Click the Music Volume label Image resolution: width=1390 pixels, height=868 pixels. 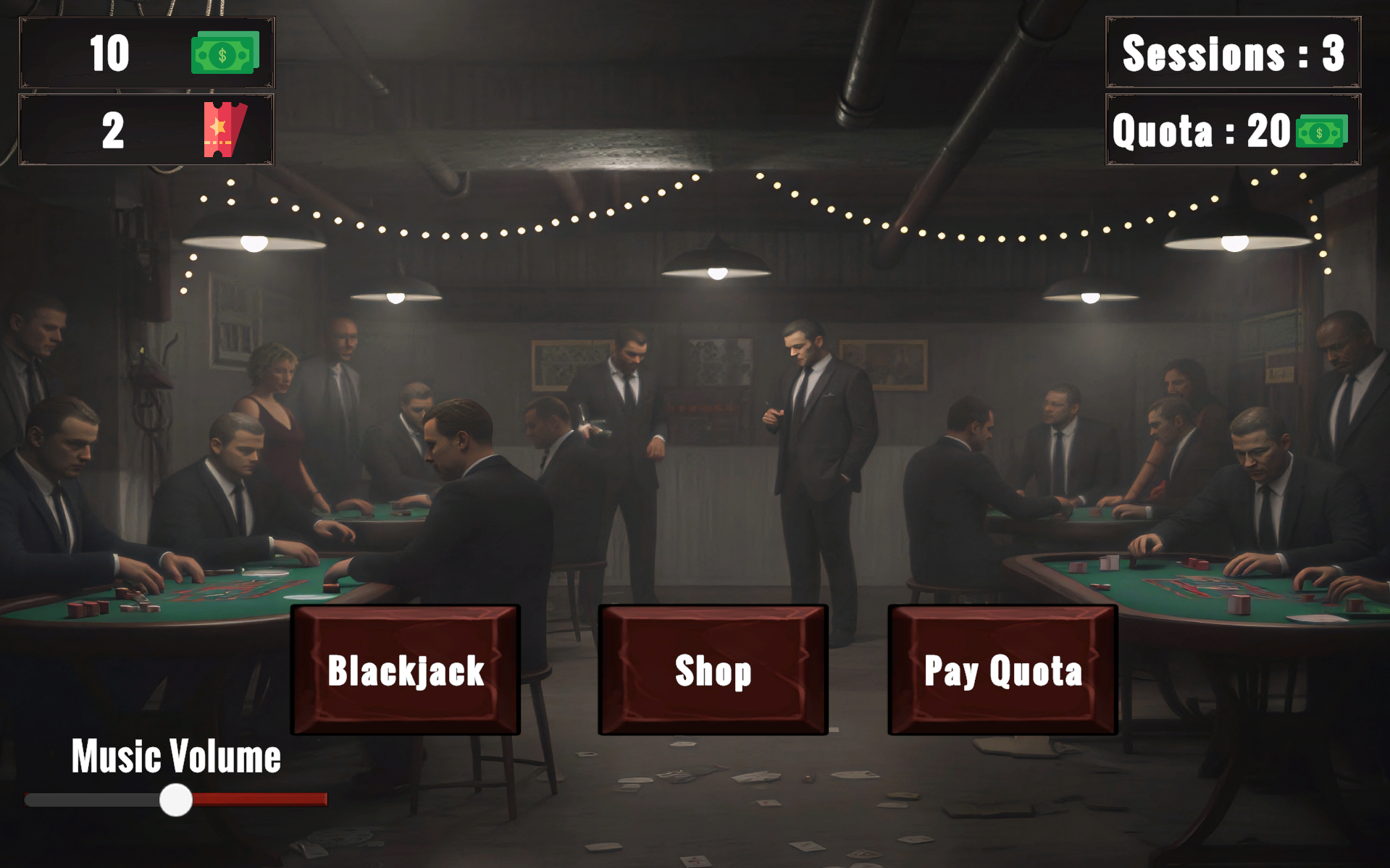176,757
